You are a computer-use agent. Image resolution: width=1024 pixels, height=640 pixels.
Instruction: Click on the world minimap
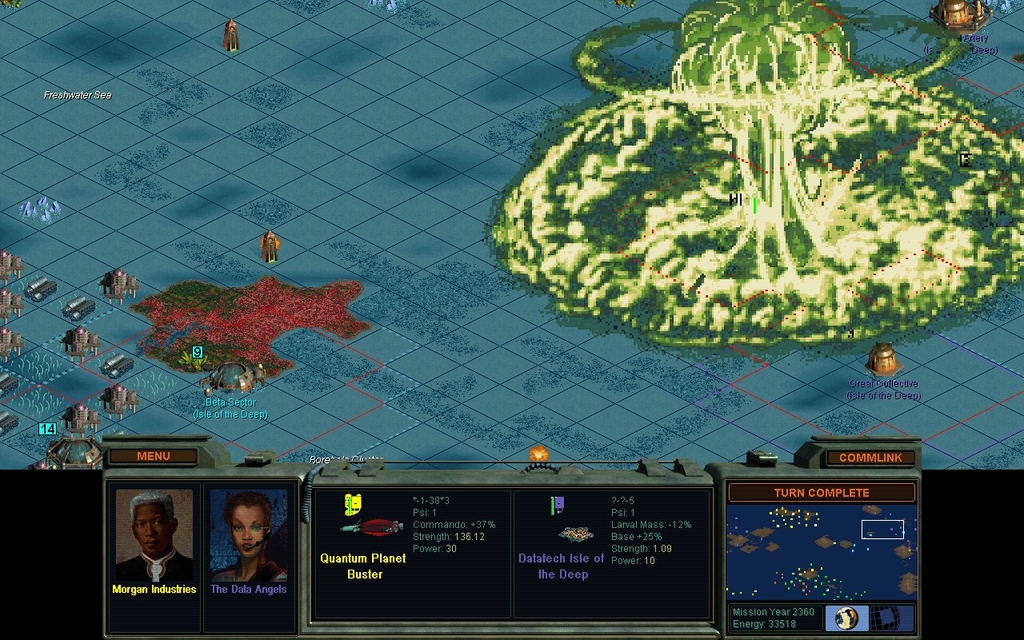tap(821, 552)
